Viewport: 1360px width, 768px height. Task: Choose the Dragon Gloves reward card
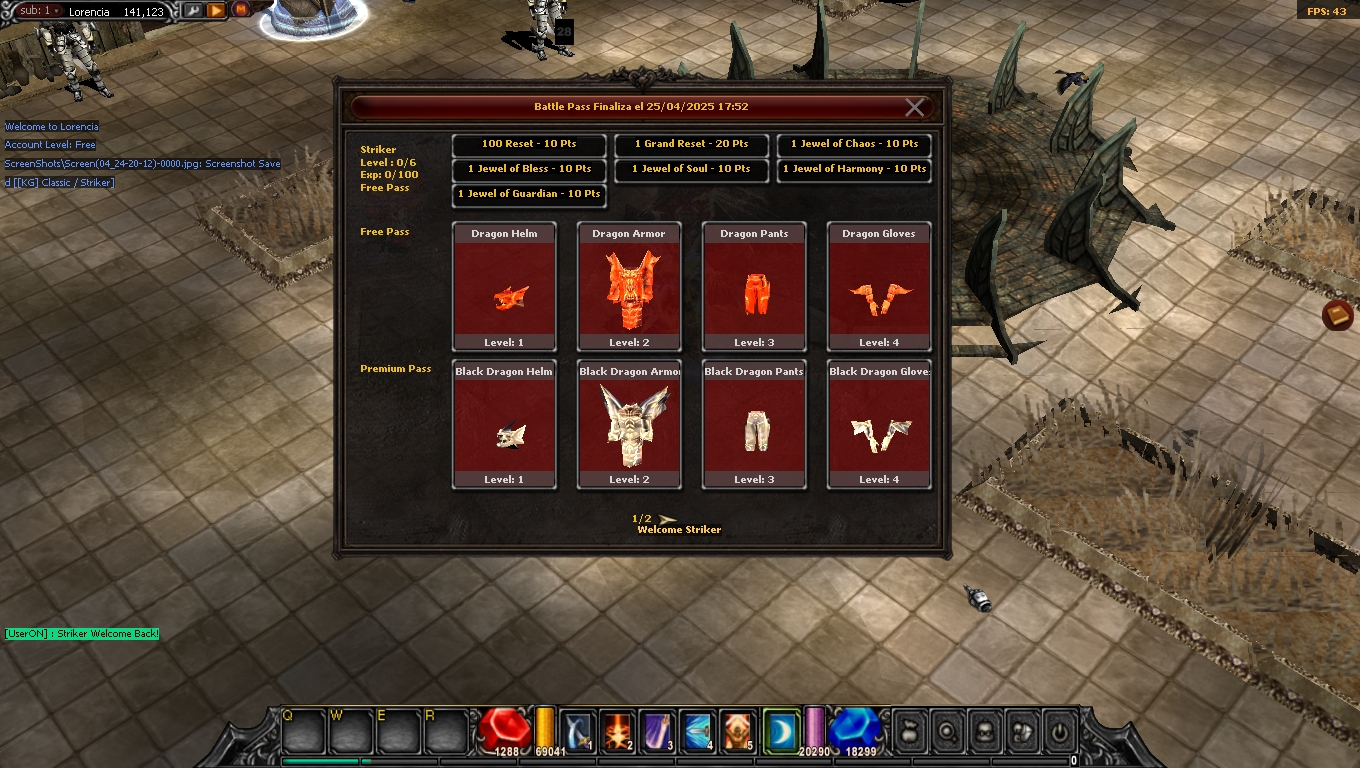tap(879, 287)
